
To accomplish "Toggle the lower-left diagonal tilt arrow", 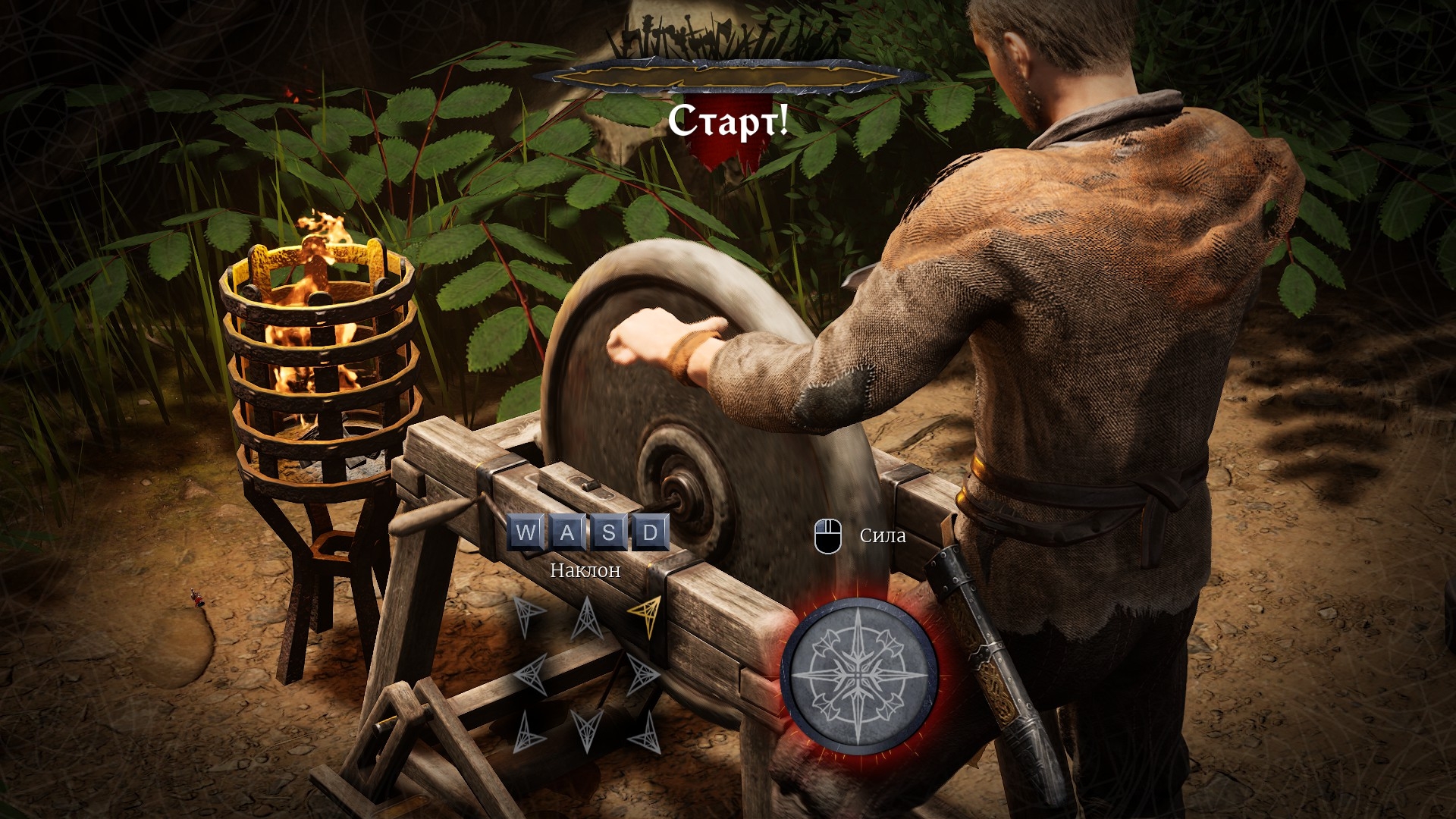I will [x=529, y=731].
